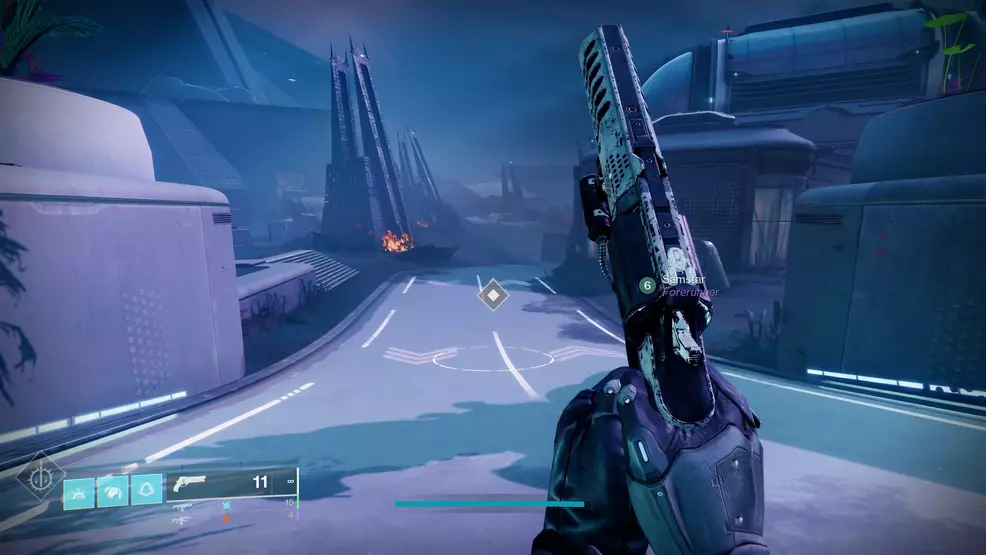Activate the Super ability diamond icon

[39, 478]
